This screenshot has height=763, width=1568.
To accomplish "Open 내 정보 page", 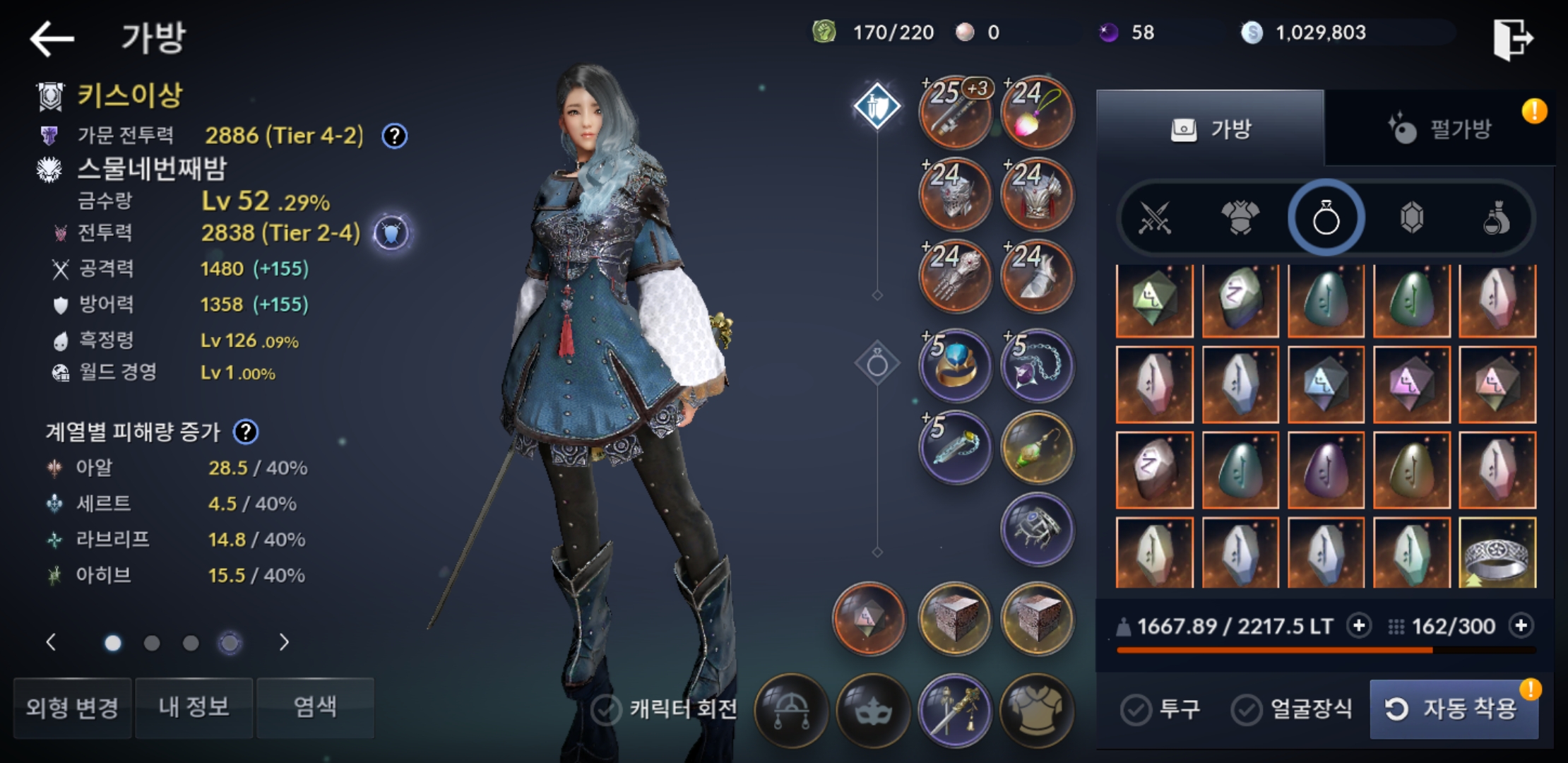I will pyautogui.click(x=194, y=707).
